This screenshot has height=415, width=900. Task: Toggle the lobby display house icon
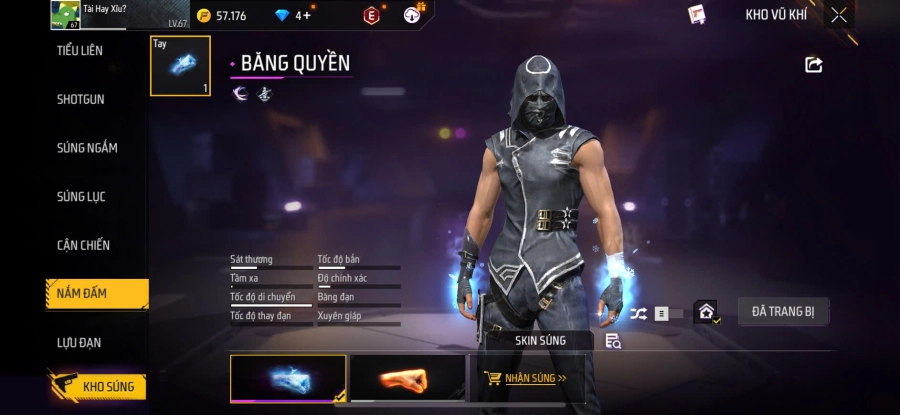706,313
